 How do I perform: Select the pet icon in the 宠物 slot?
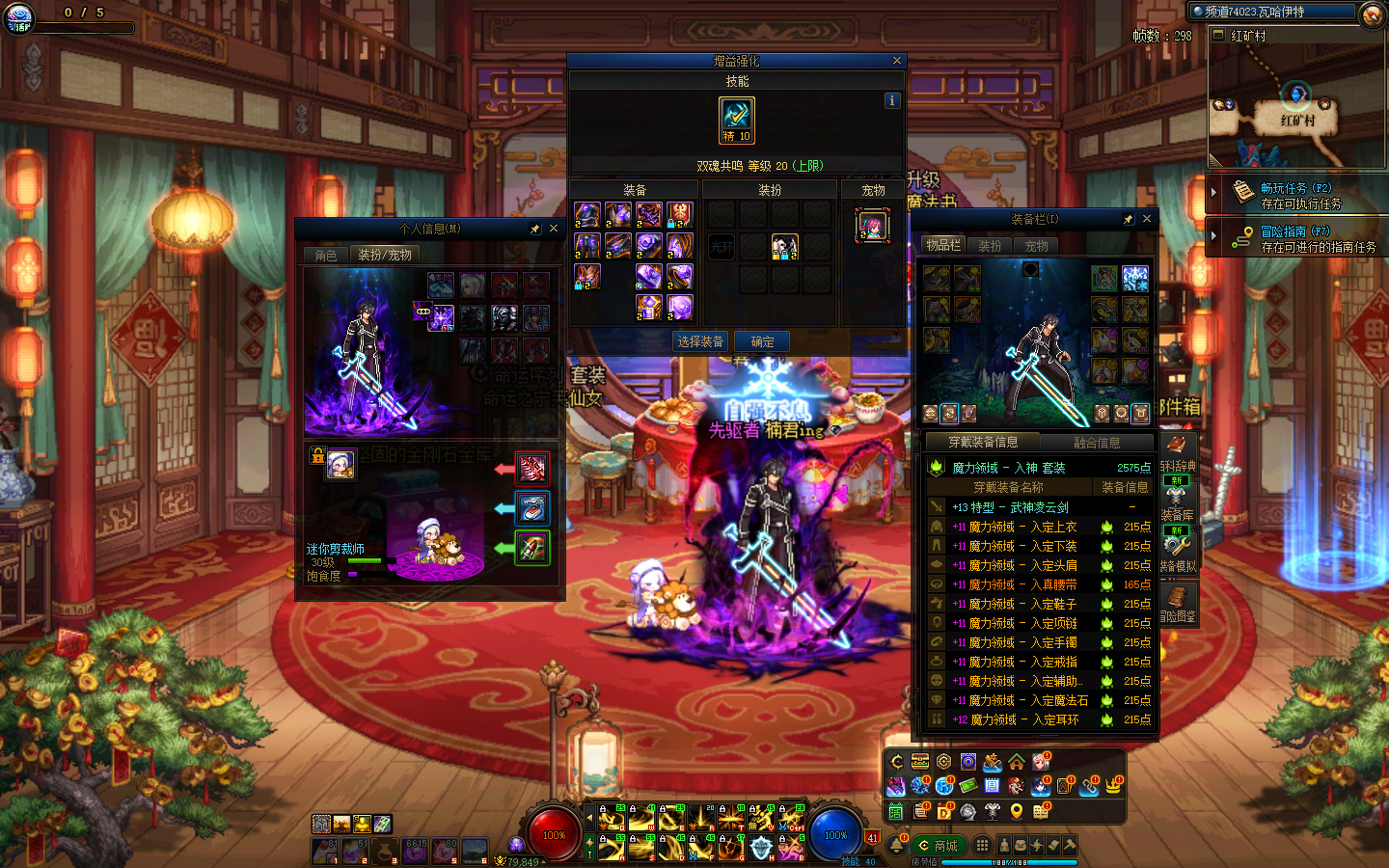pos(872,227)
